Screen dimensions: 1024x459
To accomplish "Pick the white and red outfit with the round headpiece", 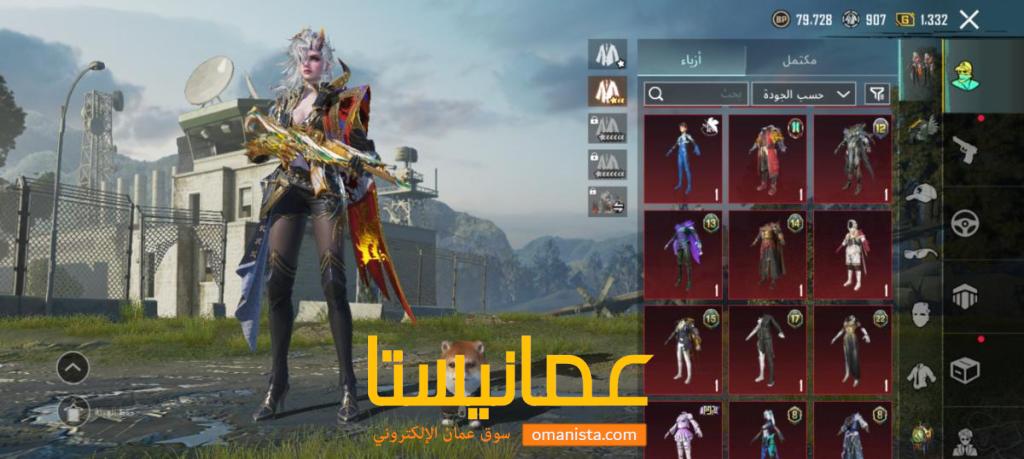I will tap(852, 254).
